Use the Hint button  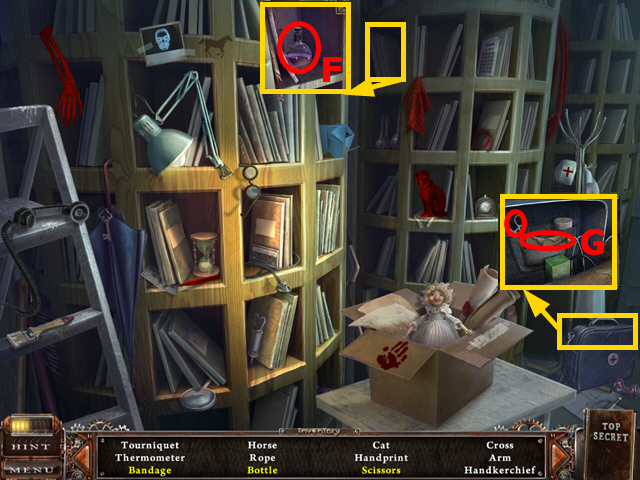pyautogui.click(x=31, y=448)
